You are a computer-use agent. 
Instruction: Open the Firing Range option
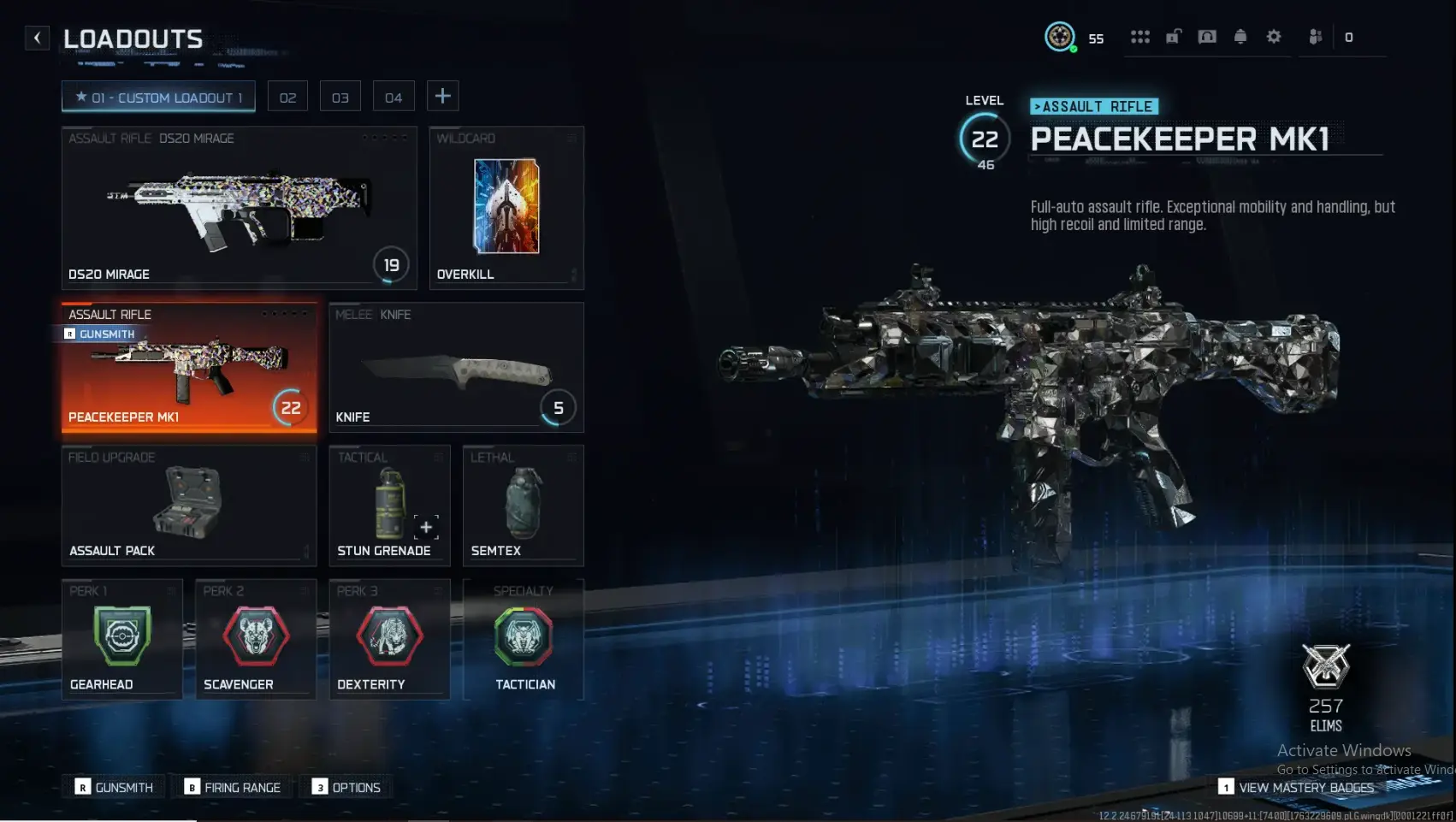tap(232, 787)
